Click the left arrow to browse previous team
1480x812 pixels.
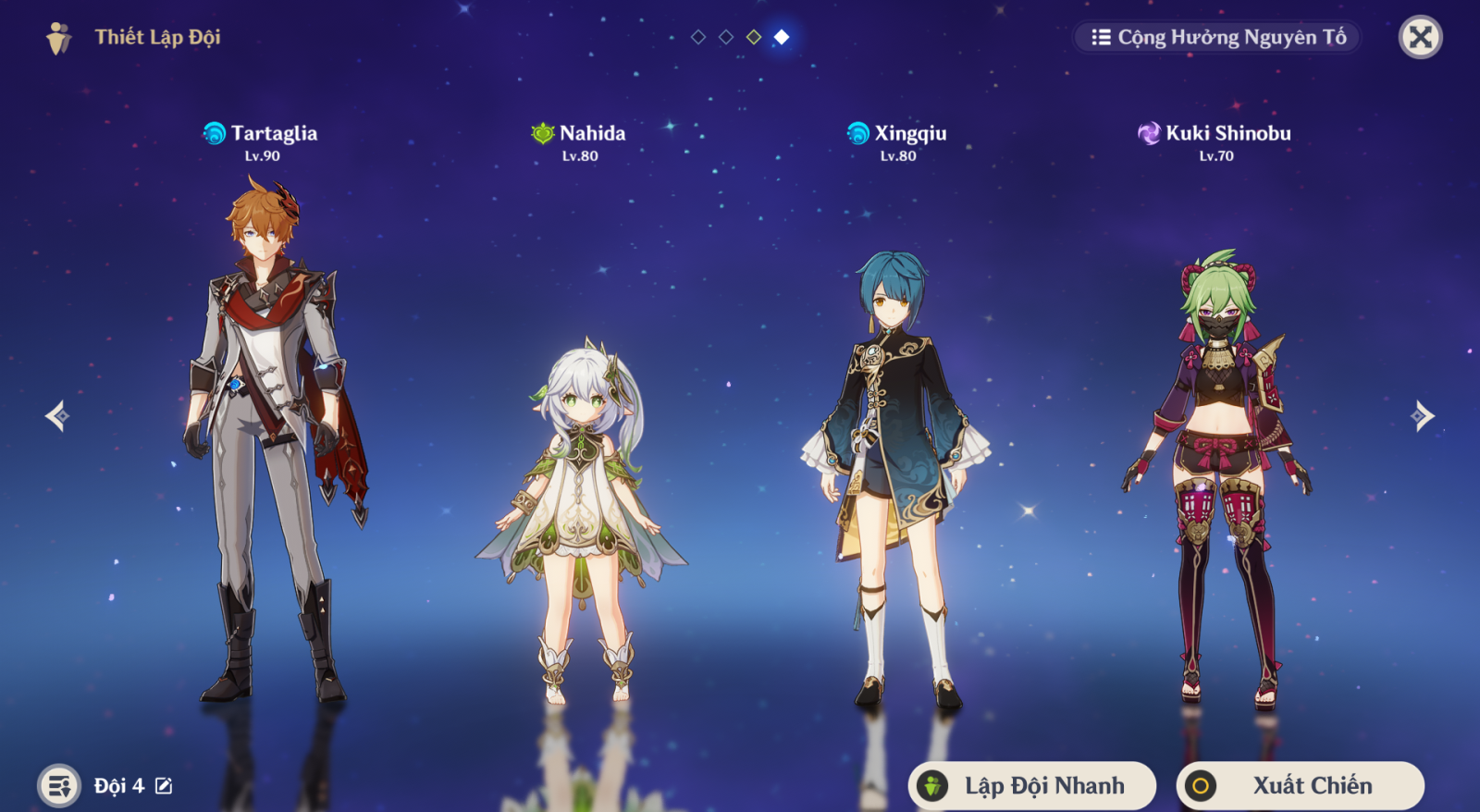click(x=57, y=416)
